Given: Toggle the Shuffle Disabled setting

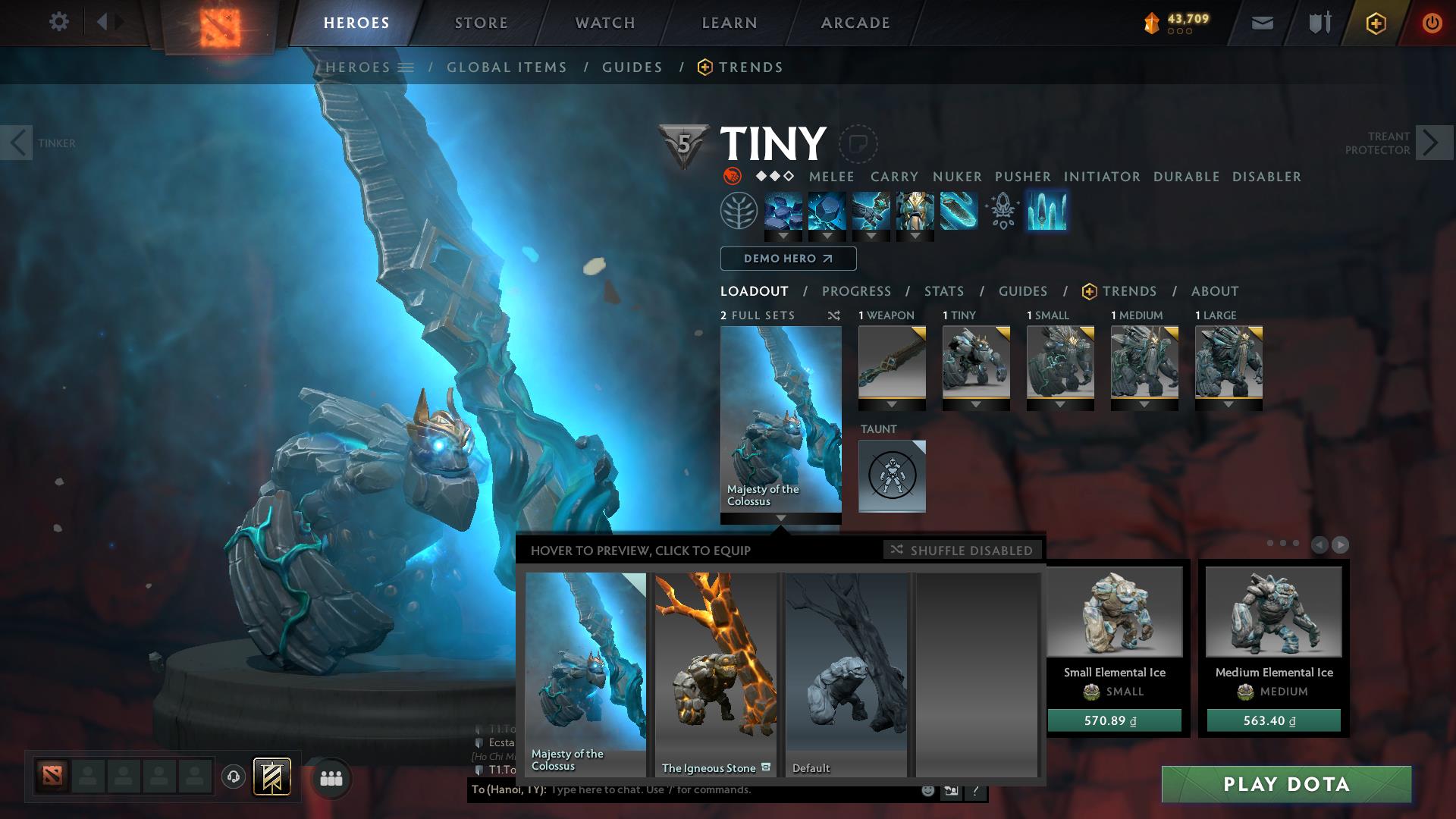Looking at the screenshot, I should [x=962, y=551].
